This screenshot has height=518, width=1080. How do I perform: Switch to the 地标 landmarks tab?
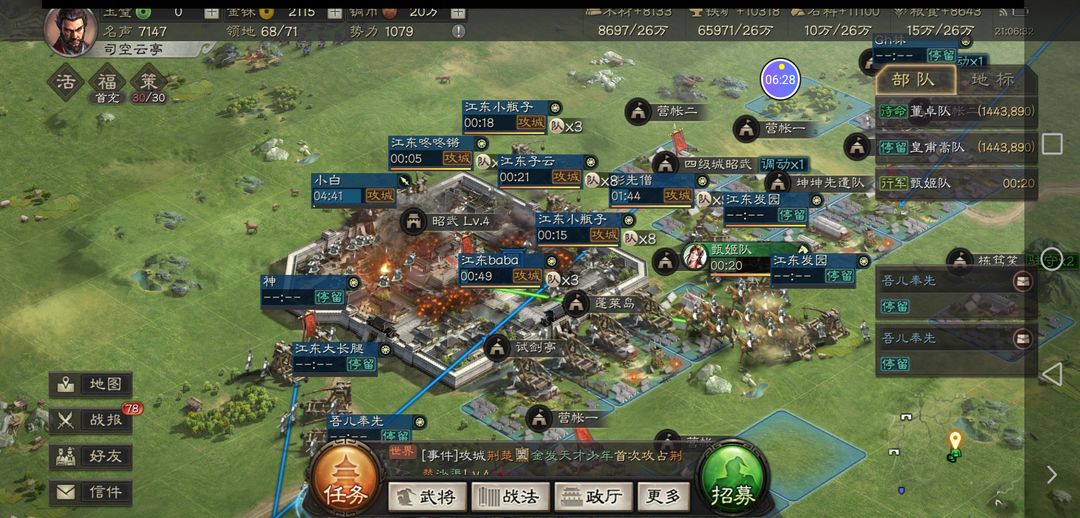pyautogui.click(x=992, y=80)
